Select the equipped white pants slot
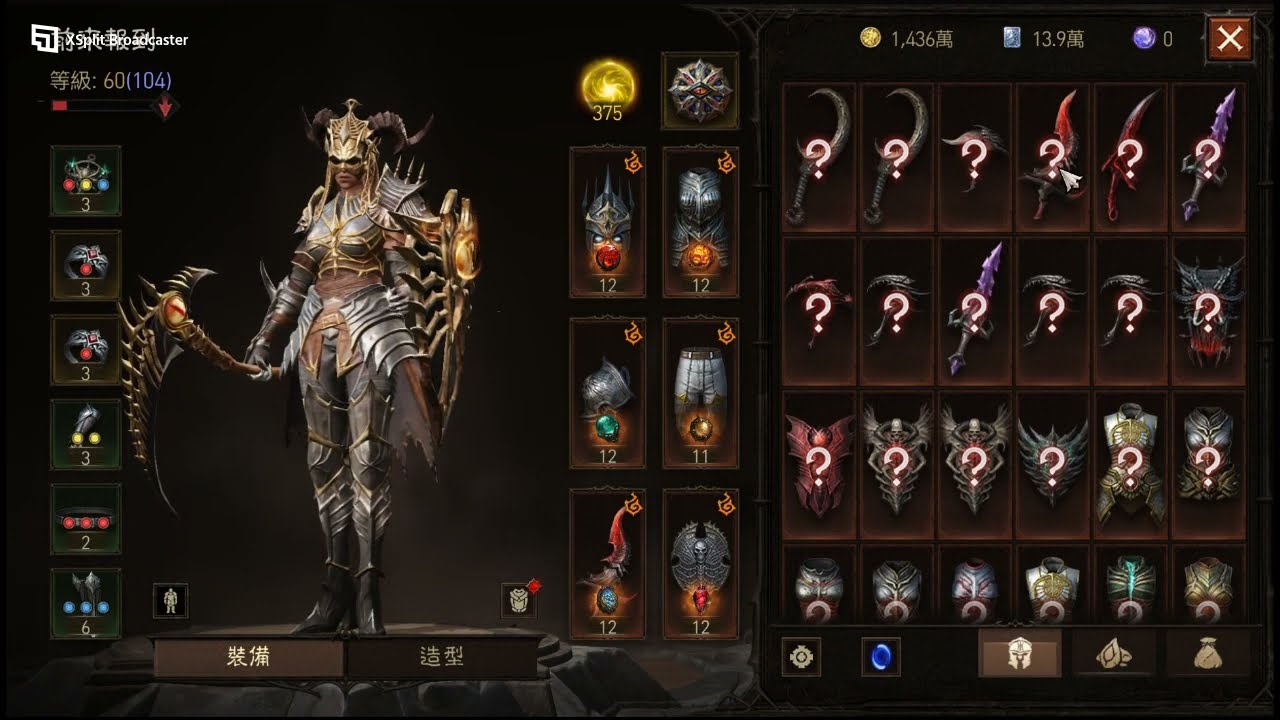The image size is (1280, 720). click(700, 393)
